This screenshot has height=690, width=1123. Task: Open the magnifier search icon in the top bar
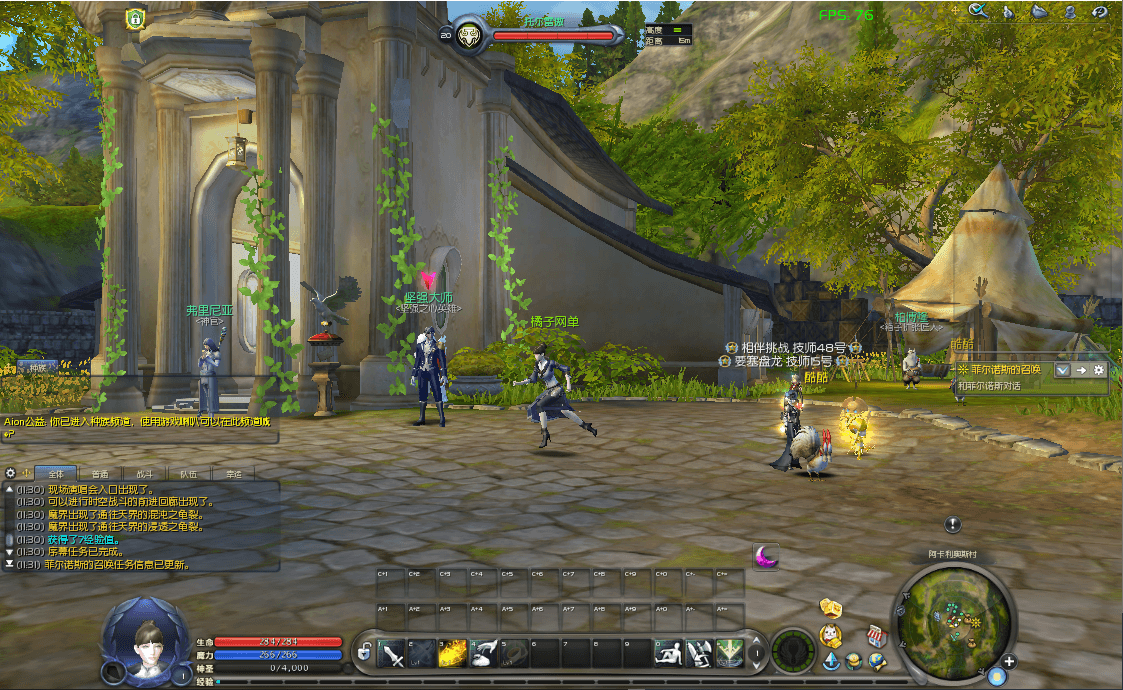coord(978,11)
